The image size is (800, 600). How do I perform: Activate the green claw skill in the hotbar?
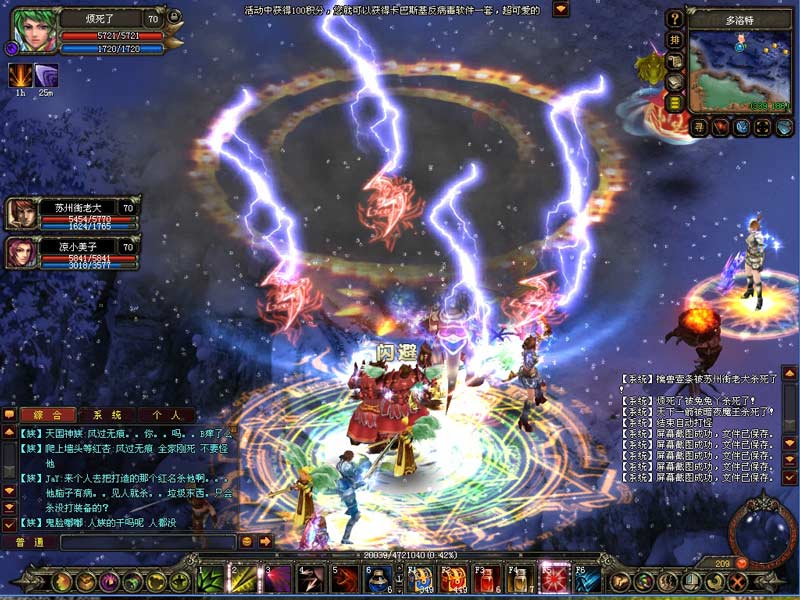[x=210, y=579]
